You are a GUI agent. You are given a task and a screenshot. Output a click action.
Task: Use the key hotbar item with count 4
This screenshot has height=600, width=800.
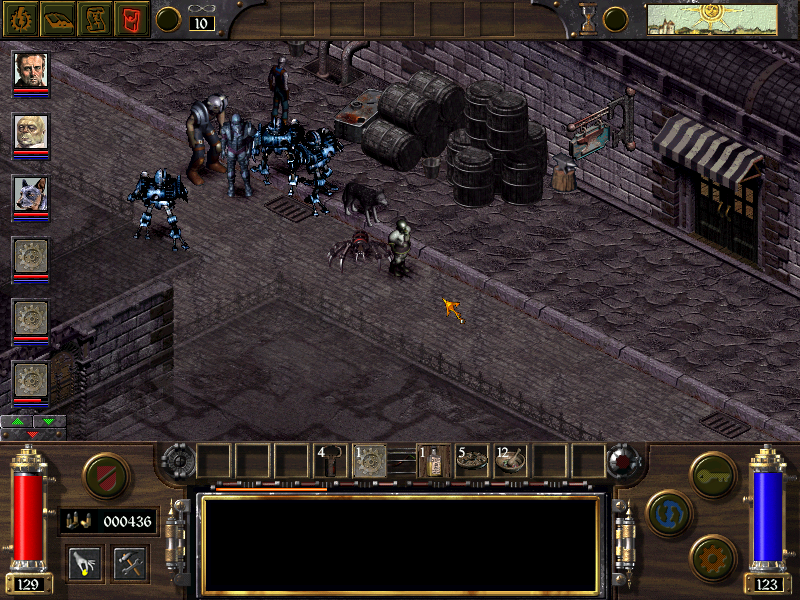(332, 460)
